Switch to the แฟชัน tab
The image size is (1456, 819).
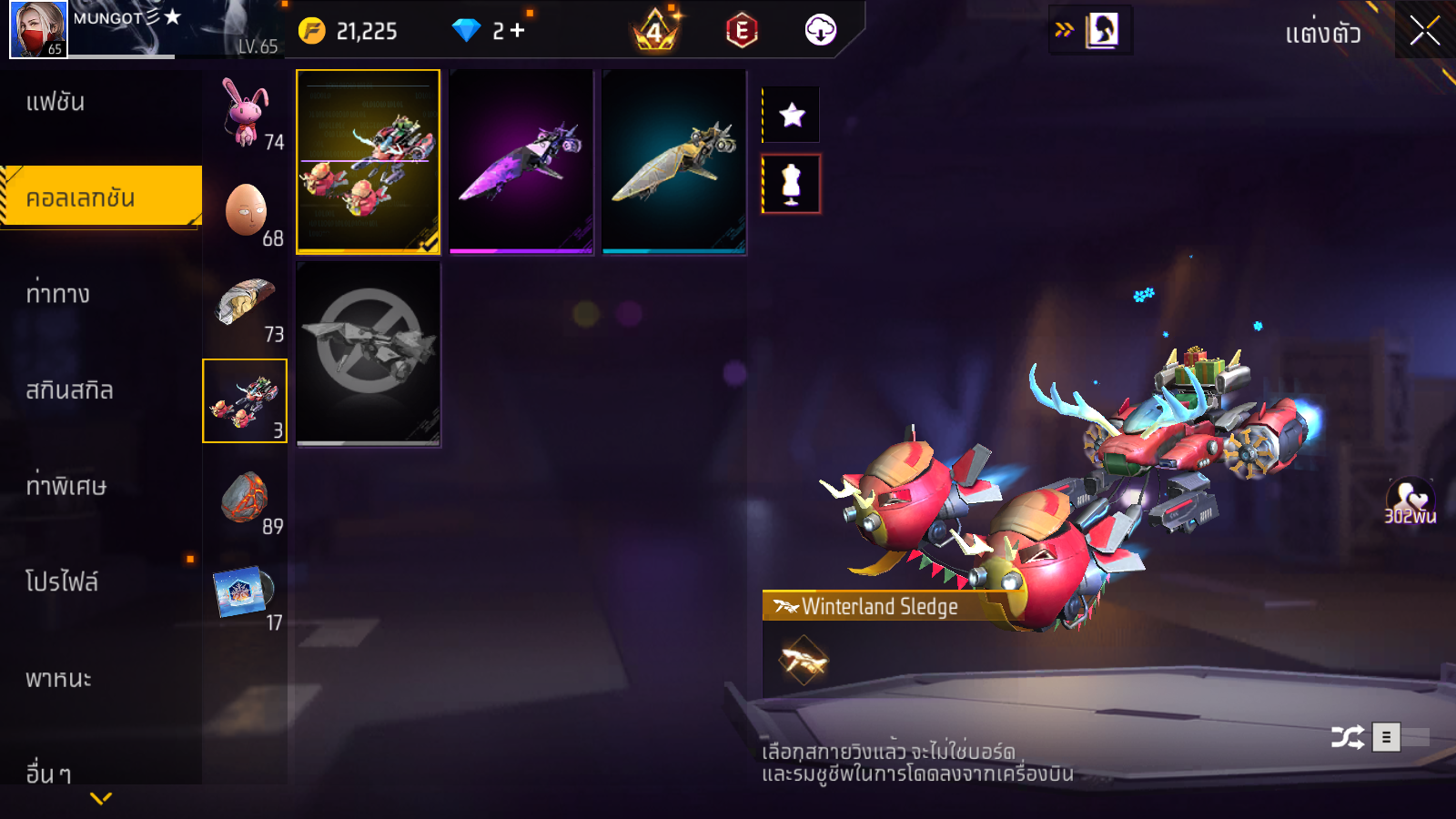[x=56, y=102]
